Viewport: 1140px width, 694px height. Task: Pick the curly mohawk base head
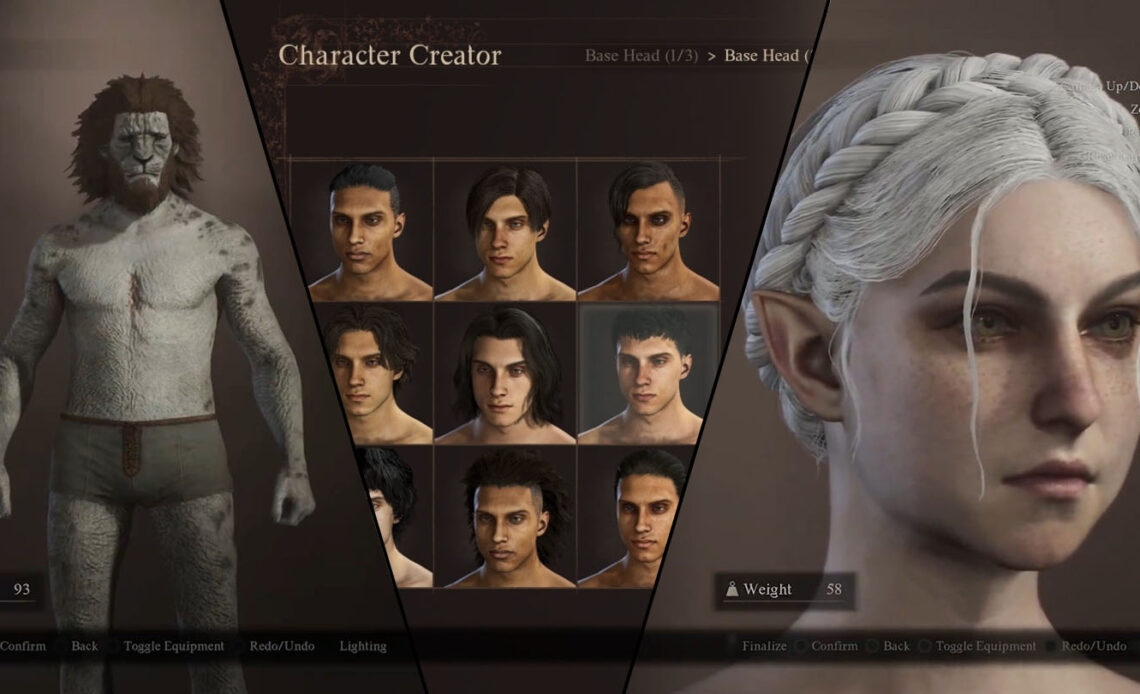507,517
